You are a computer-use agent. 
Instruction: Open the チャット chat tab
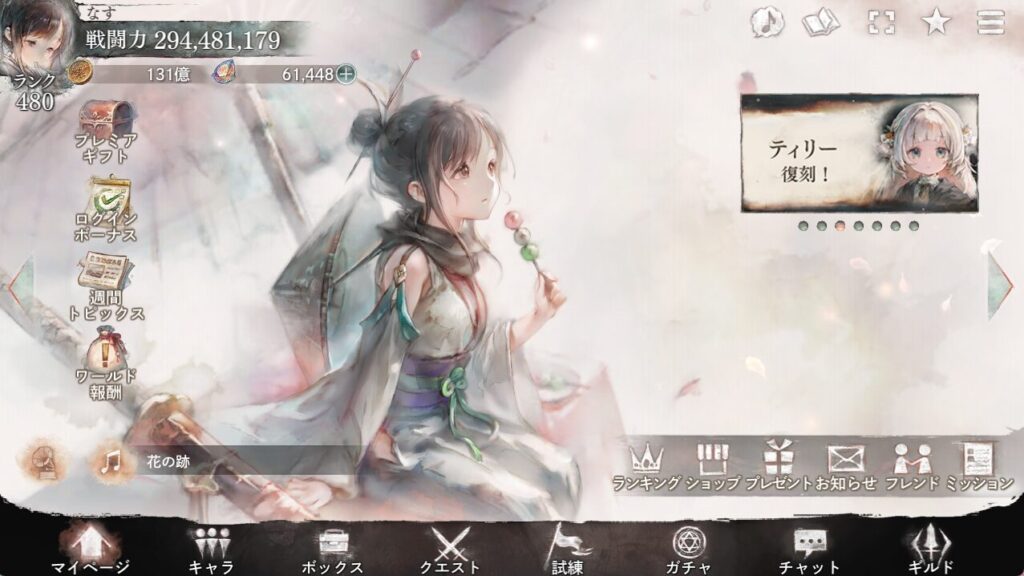pyautogui.click(x=809, y=549)
